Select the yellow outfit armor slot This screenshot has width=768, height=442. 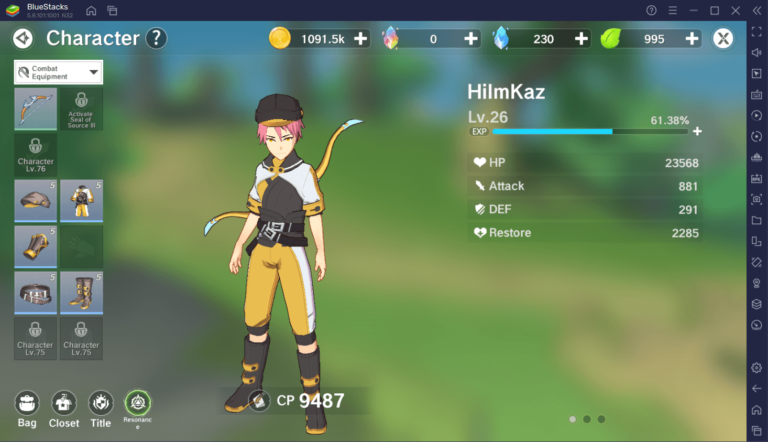(81, 200)
